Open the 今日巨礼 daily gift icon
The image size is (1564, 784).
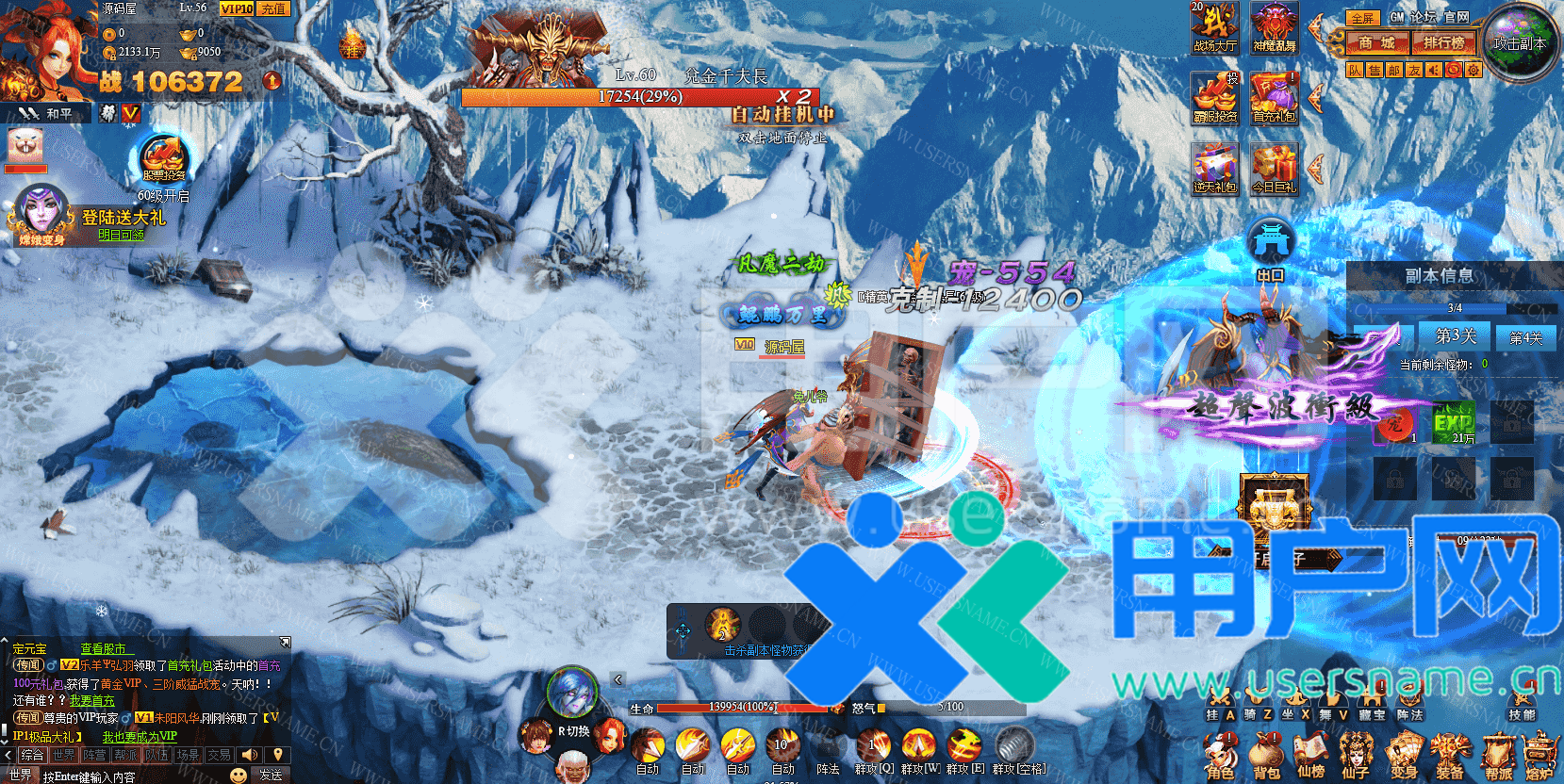[1274, 169]
